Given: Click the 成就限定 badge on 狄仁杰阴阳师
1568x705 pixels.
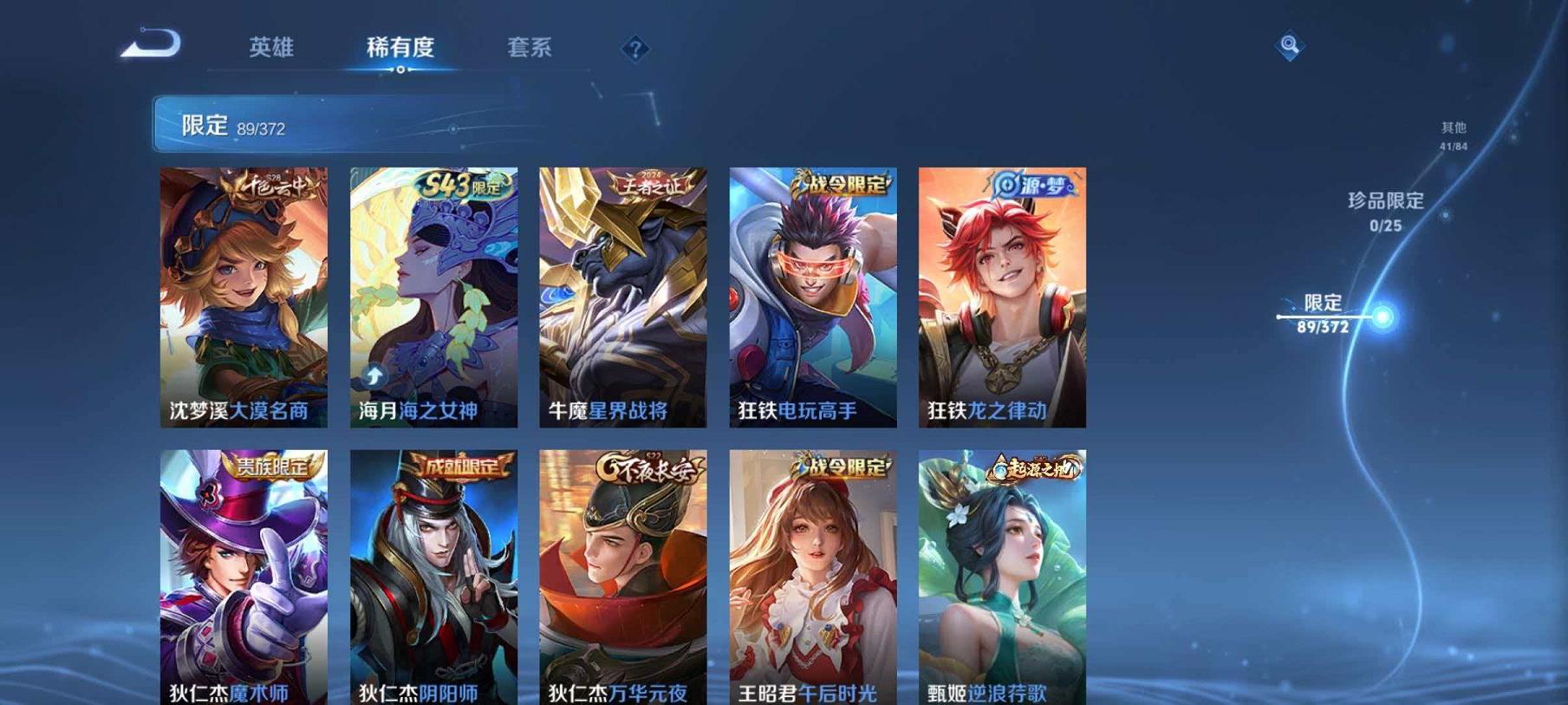Looking at the screenshot, I should coord(465,467).
